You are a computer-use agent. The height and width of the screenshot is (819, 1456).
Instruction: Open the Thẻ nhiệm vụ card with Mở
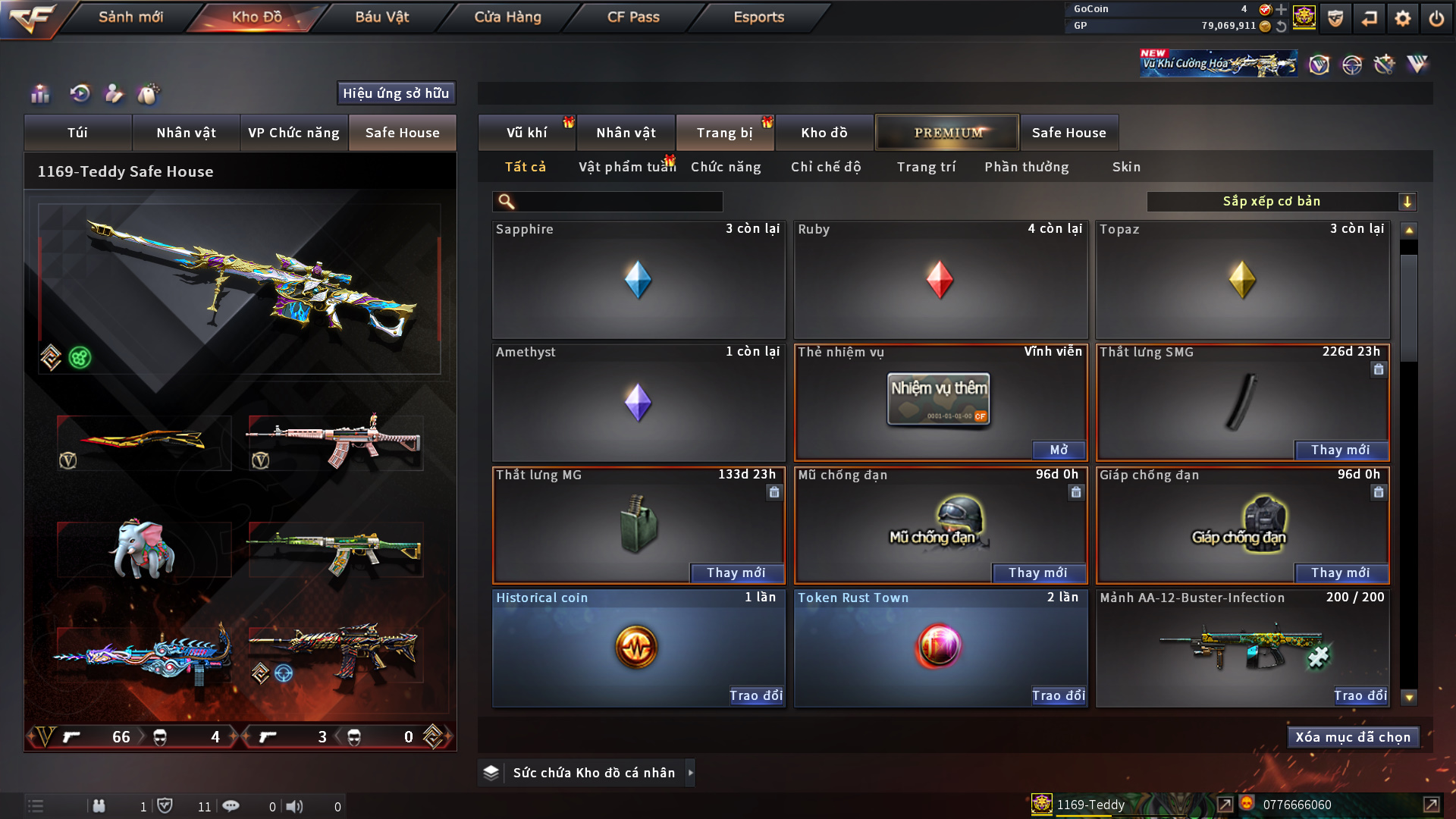[x=1059, y=450]
